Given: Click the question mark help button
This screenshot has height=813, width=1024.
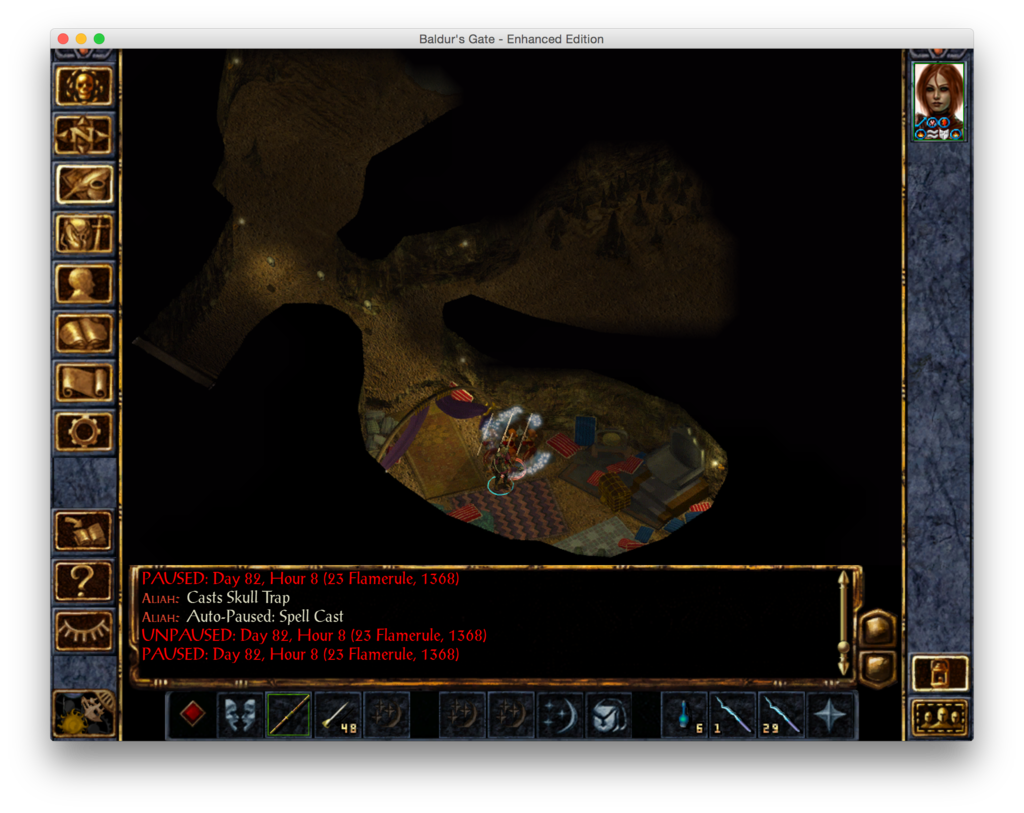Looking at the screenshot, I should pos(84,580).
